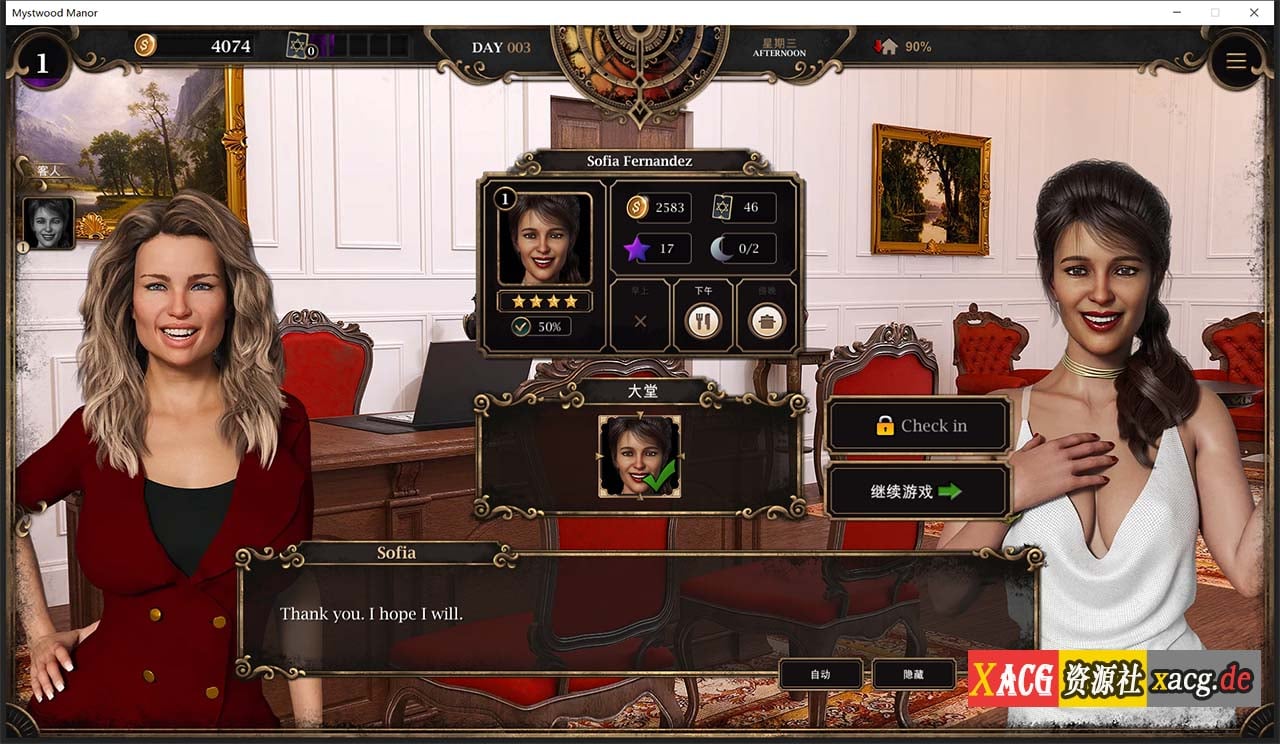Open the hamburger menu in top-right corner
1280x744 pixels.
coord(1236,60)
